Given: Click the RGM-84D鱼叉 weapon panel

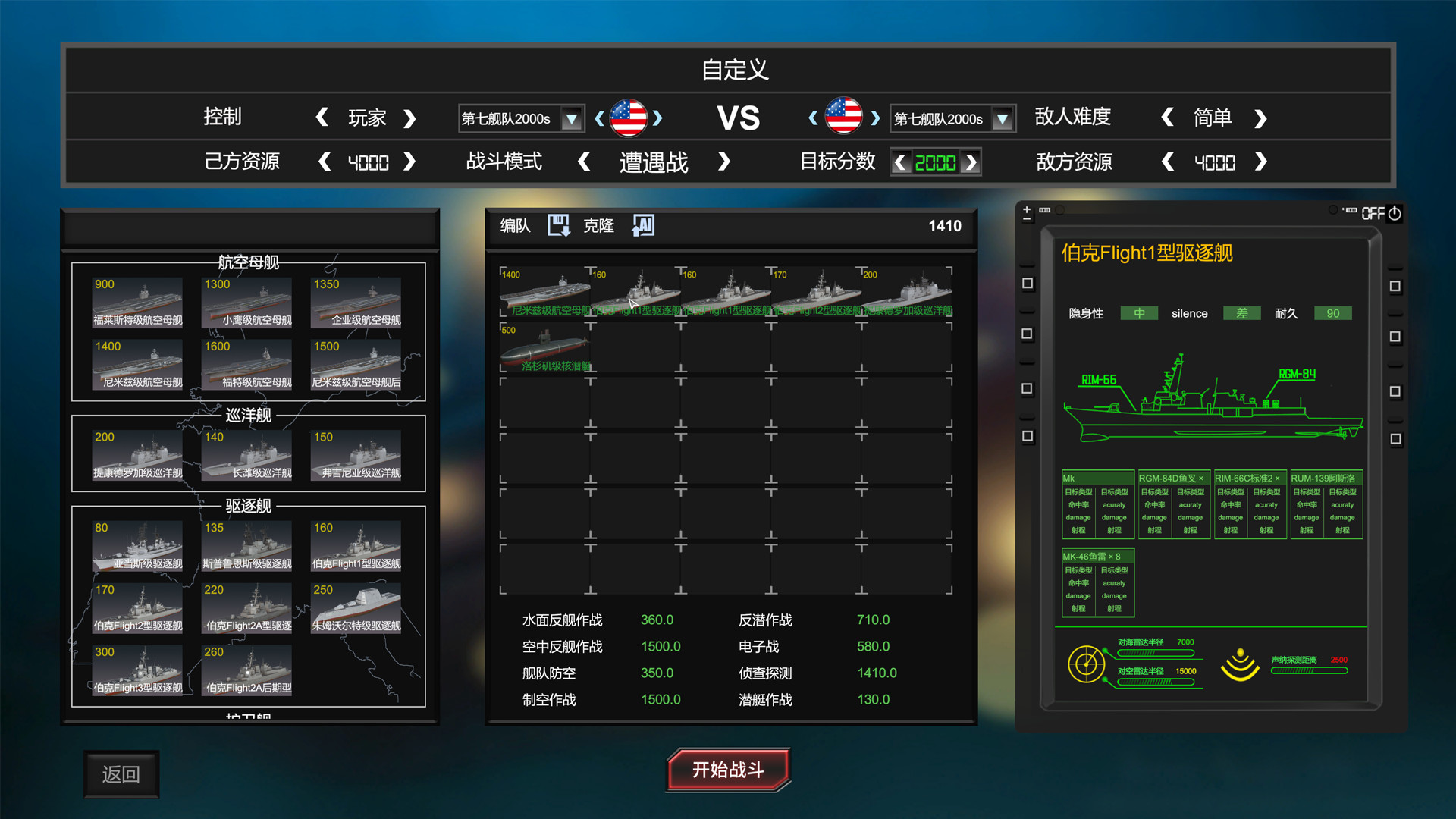Looking at the screenshot, I should [1173, 504].
